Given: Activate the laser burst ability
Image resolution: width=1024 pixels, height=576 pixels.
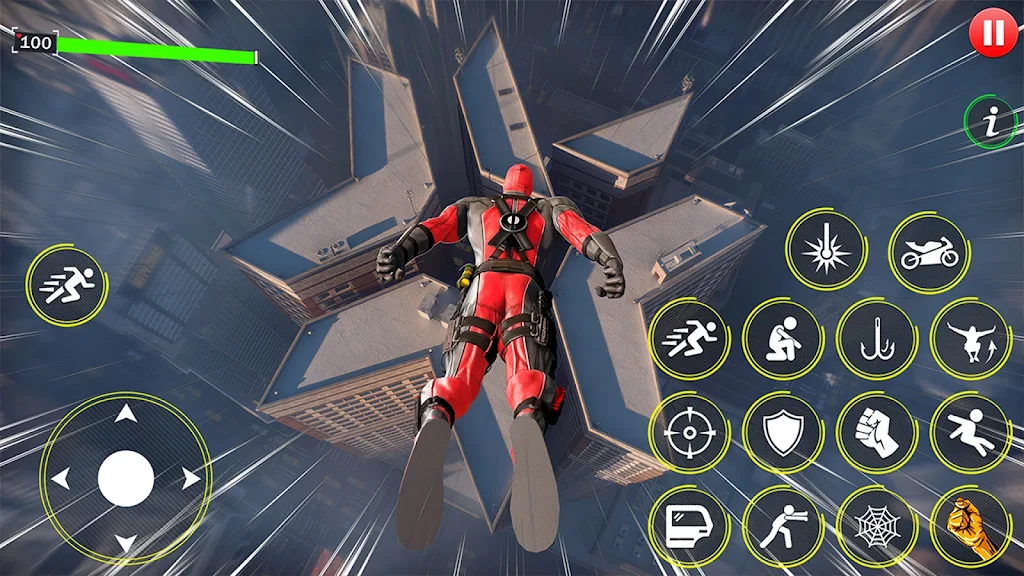Looking at the screenshot, I should (x=825, y=251).
